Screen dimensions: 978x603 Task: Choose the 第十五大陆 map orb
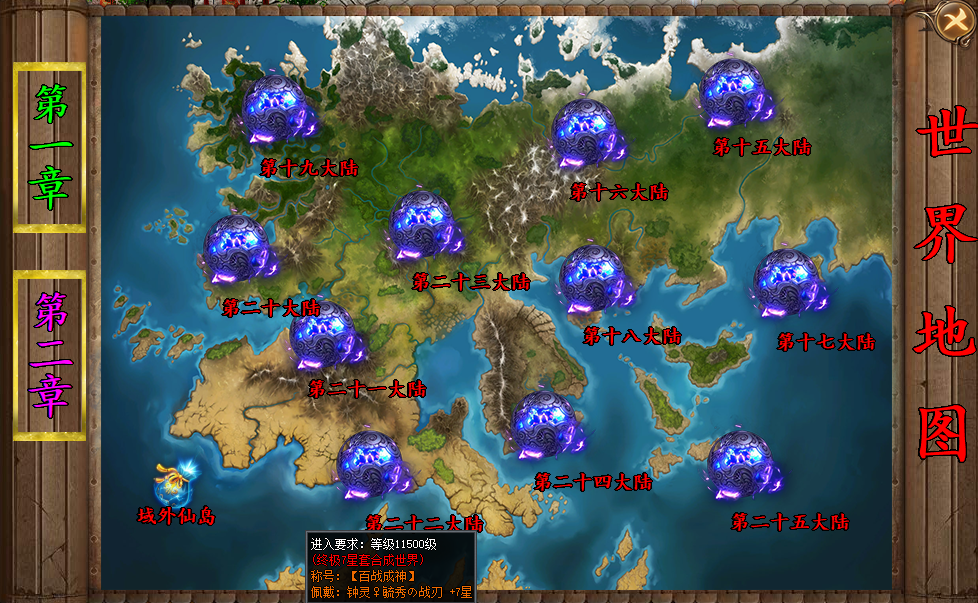pos(737,93)
